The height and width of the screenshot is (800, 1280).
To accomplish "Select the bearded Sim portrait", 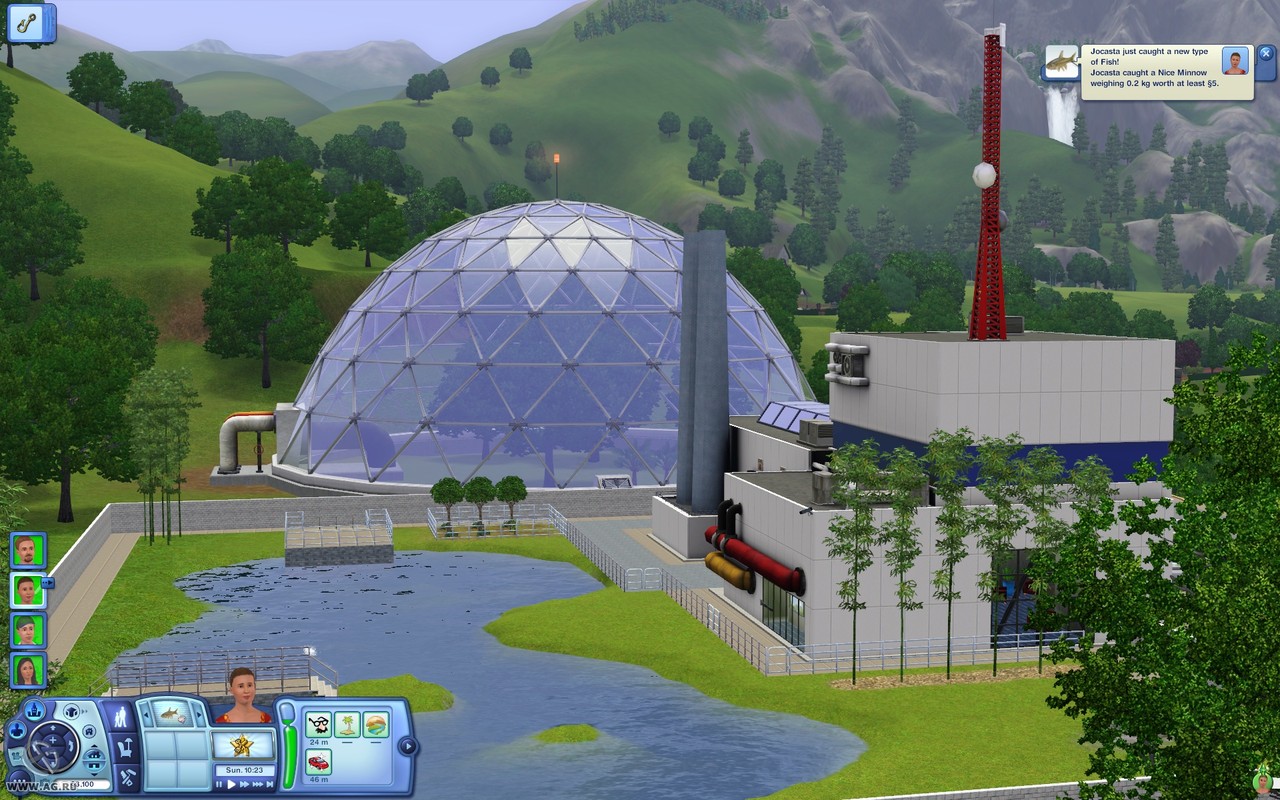I will 27,550.
